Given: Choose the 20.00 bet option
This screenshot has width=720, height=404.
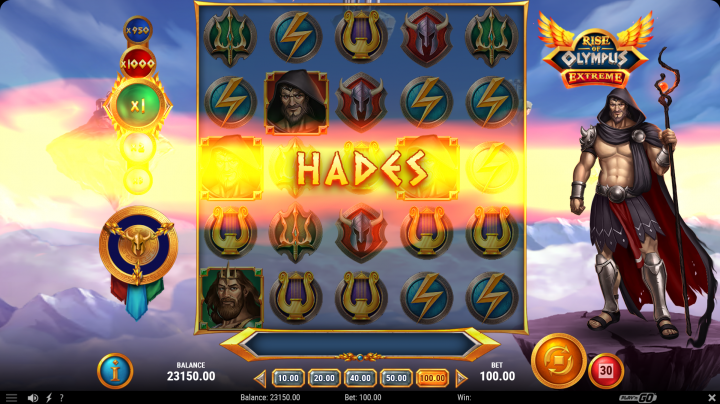Looking at the screenshot, I should click(x=324, y=378).
